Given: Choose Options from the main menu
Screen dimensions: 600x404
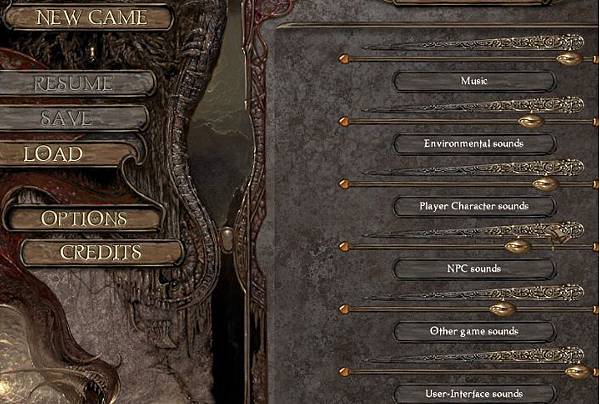Looking at the screenshot, I should [x=84, y=218].
